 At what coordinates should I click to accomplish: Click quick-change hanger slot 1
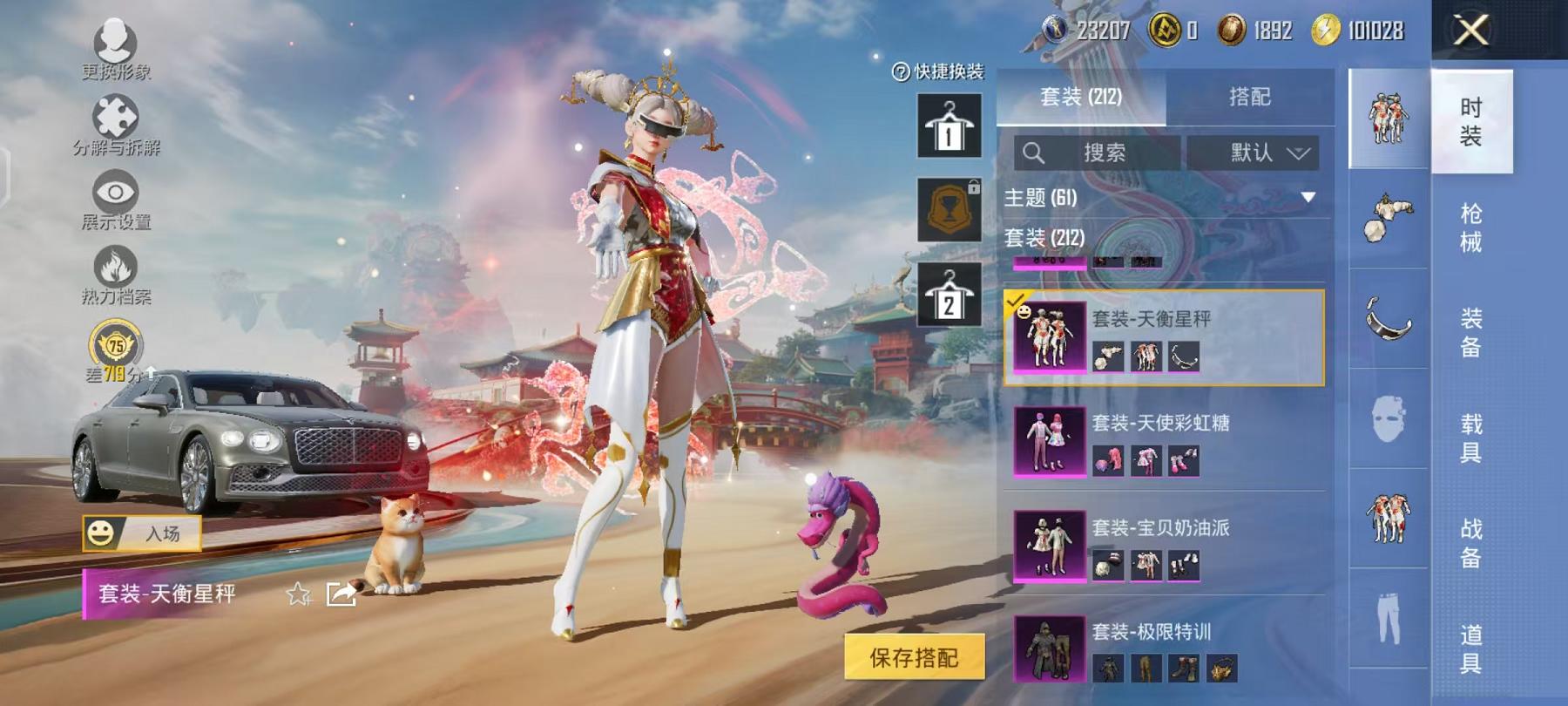pos(950,126)
